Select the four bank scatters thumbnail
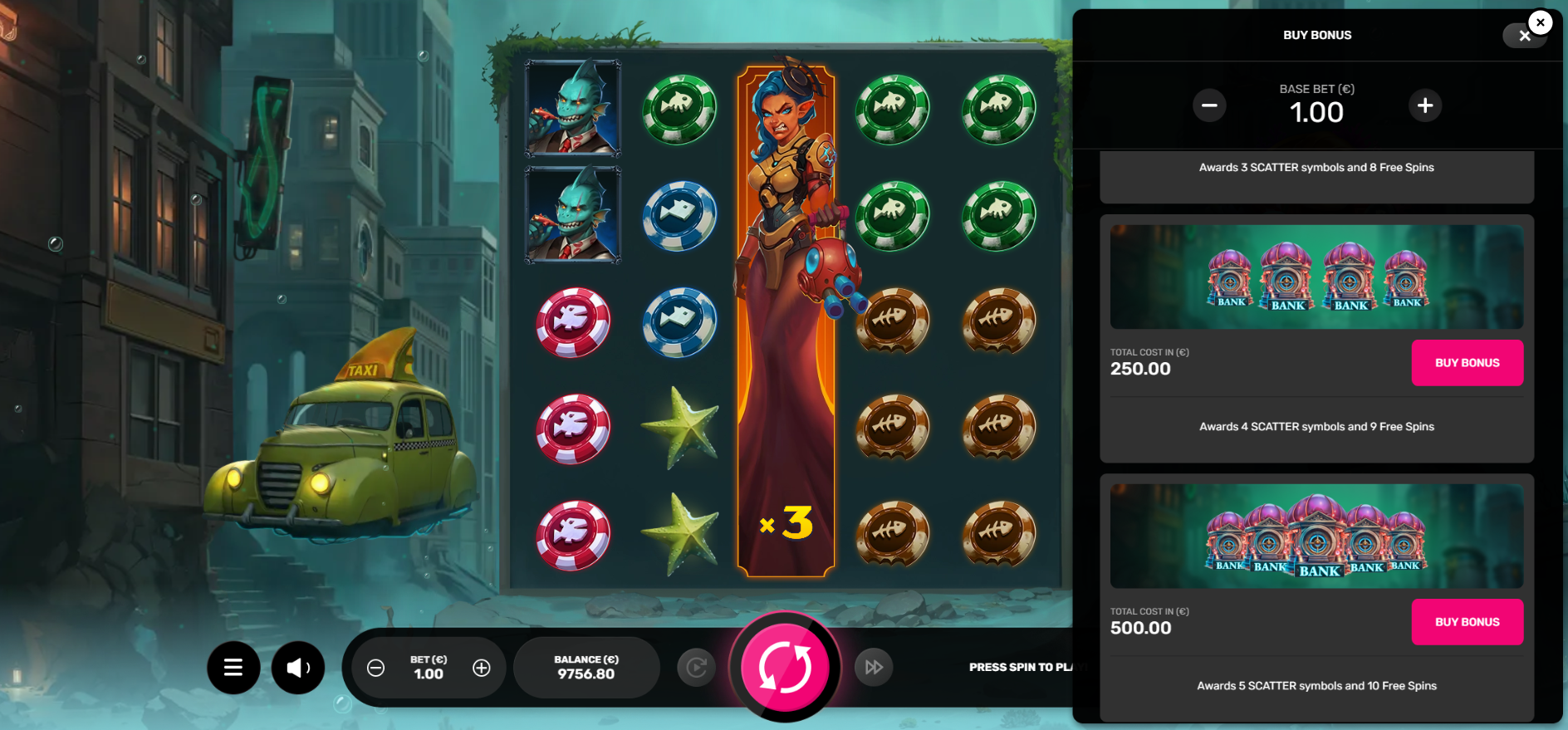Image resolution: width=1568 pixels, height=730 pixels. click(x=1316, y=277)
